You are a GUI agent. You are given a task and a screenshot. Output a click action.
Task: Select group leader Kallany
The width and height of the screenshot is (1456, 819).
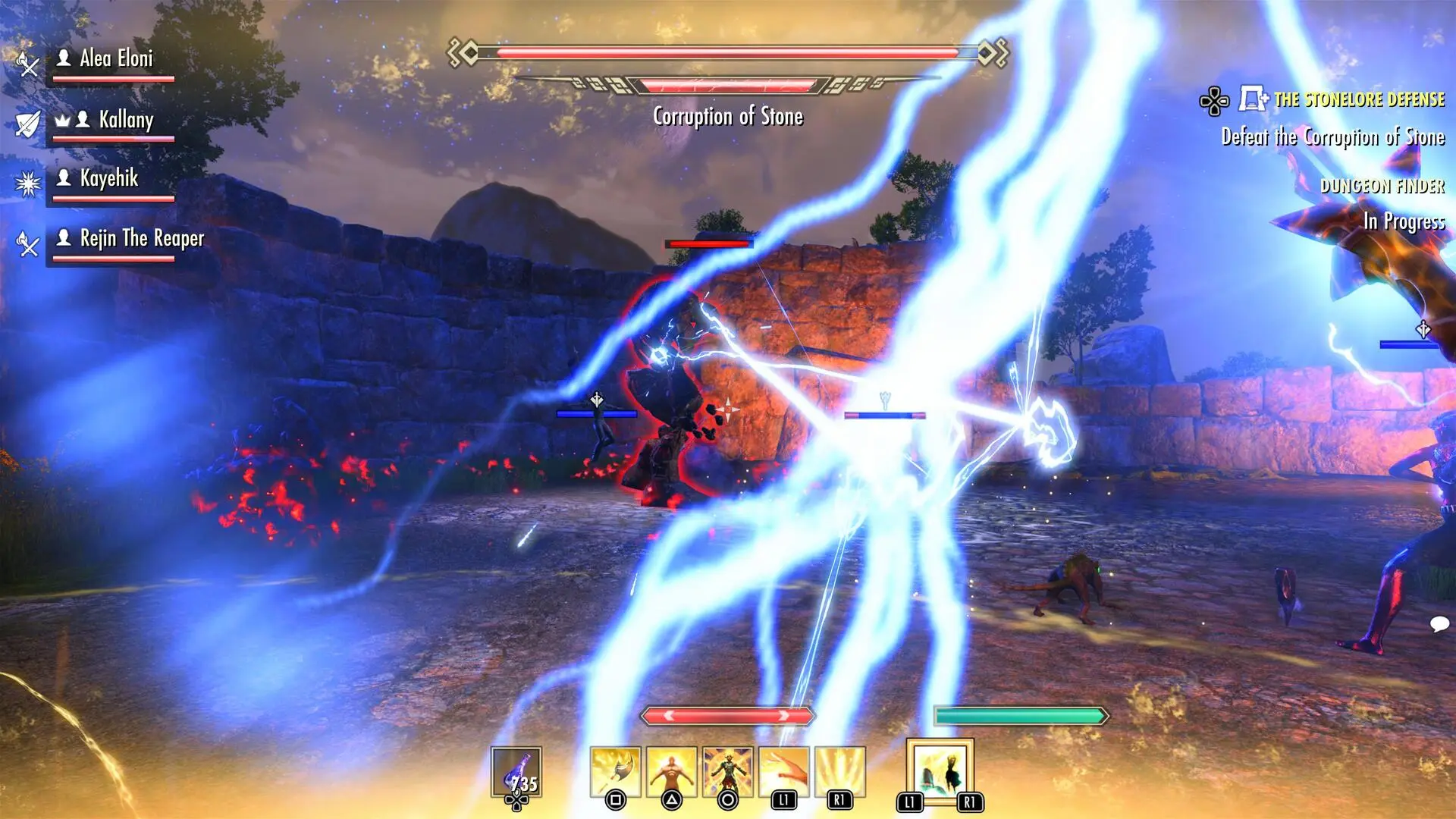[125, 120]
